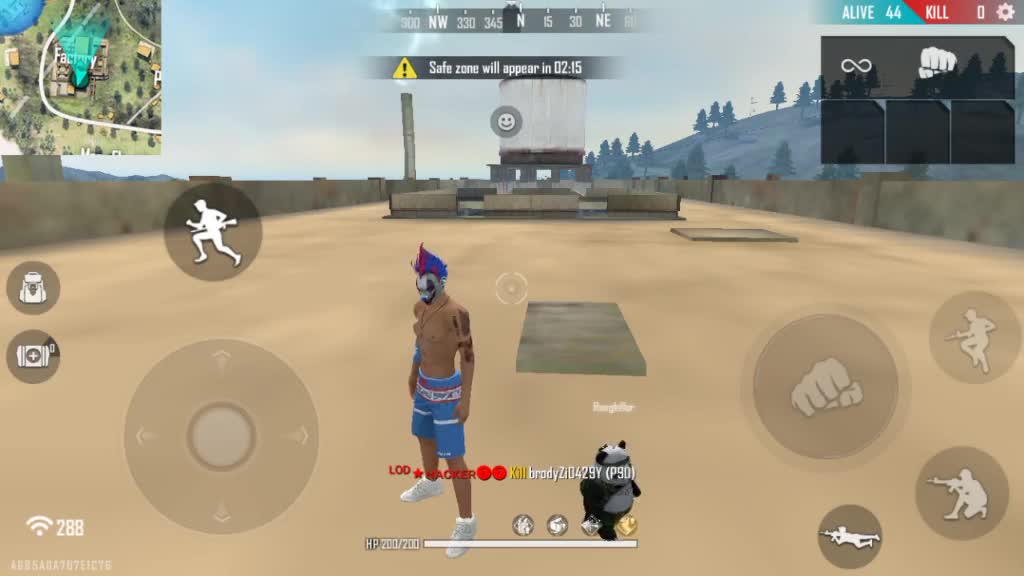Crouch using the kneeling soldier button
Viewport: 1024px width, 576px height.
[962, 493]
